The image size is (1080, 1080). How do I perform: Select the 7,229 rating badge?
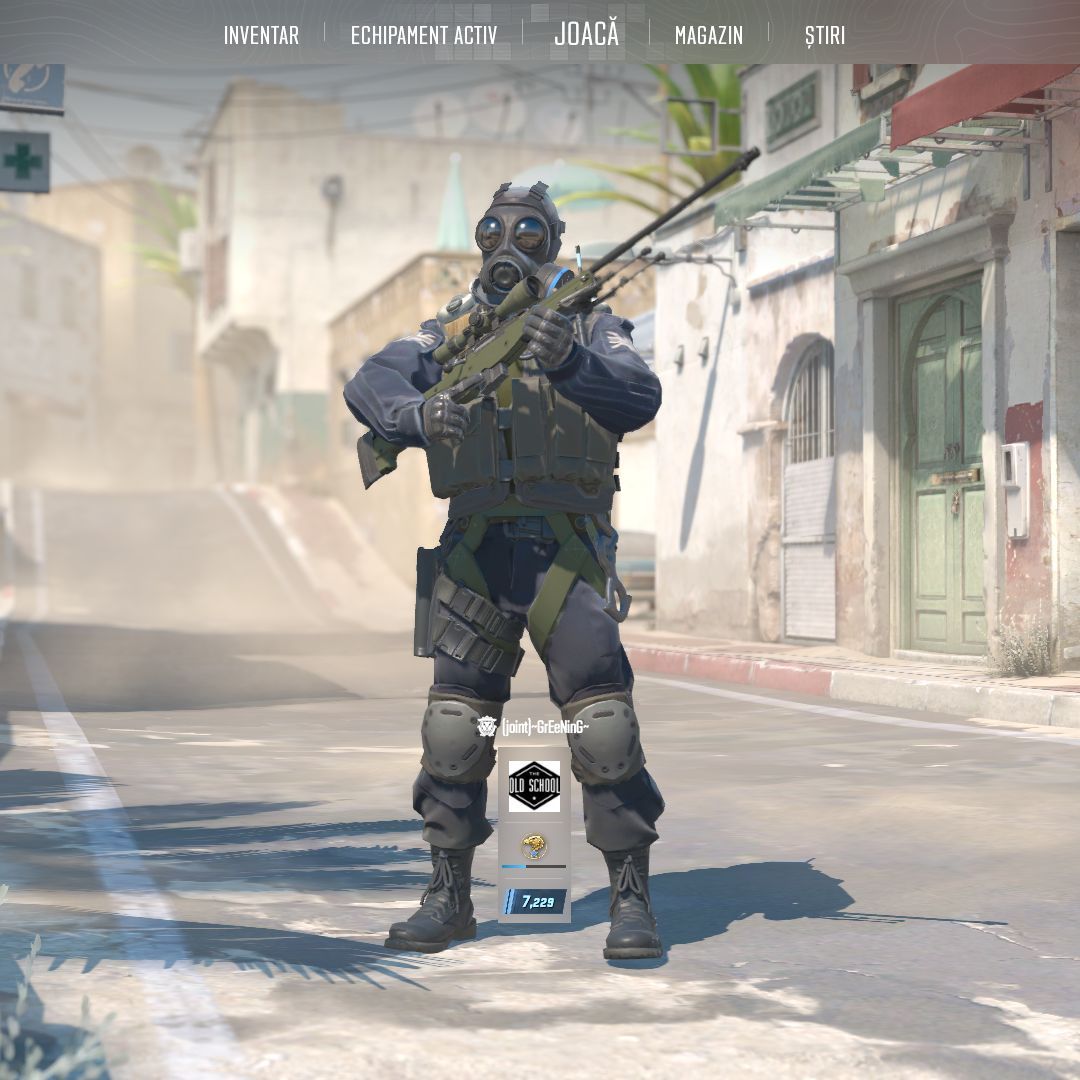tap(535, 901)
